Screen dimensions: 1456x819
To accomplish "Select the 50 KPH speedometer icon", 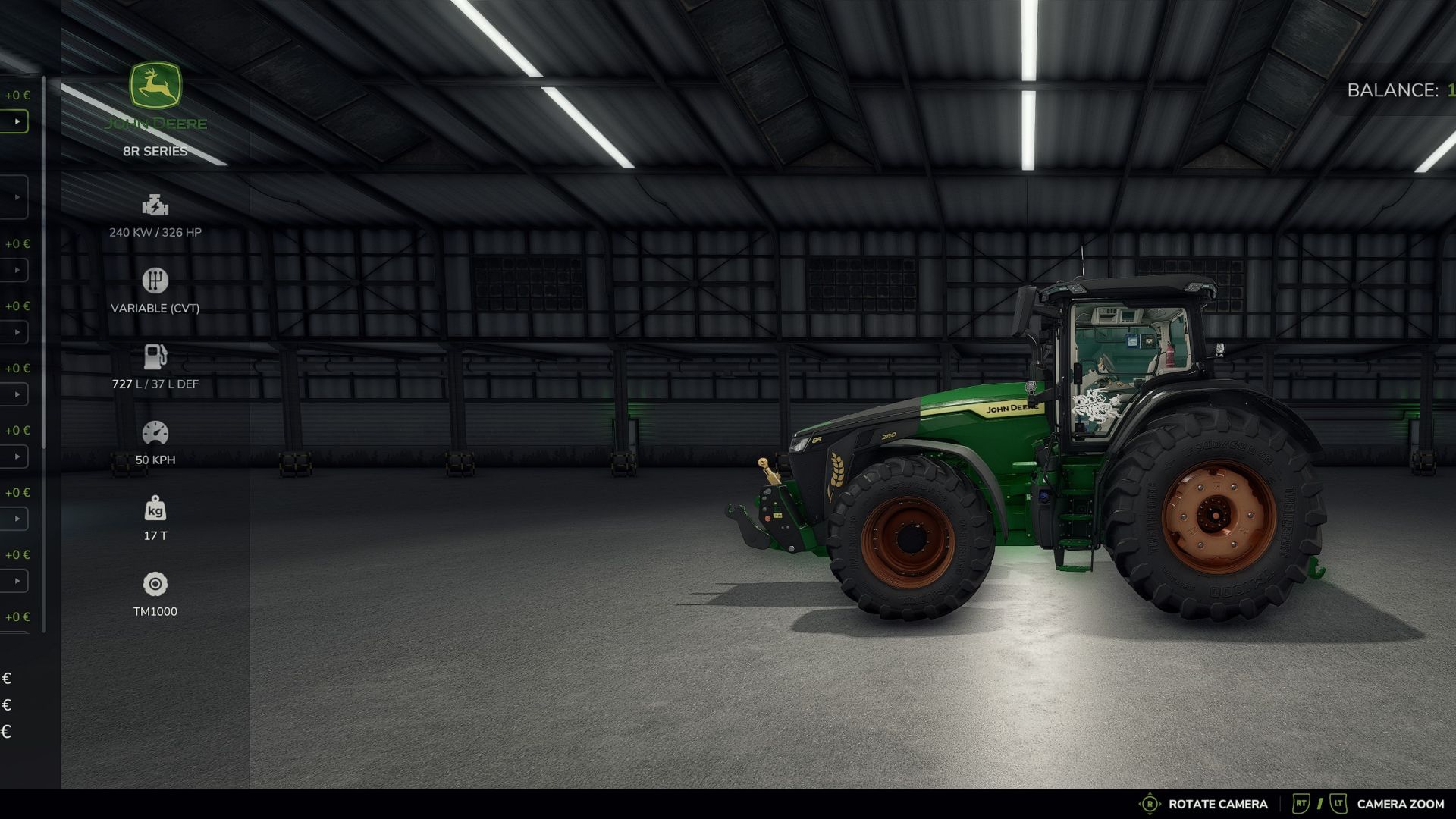I will point(155,432).
